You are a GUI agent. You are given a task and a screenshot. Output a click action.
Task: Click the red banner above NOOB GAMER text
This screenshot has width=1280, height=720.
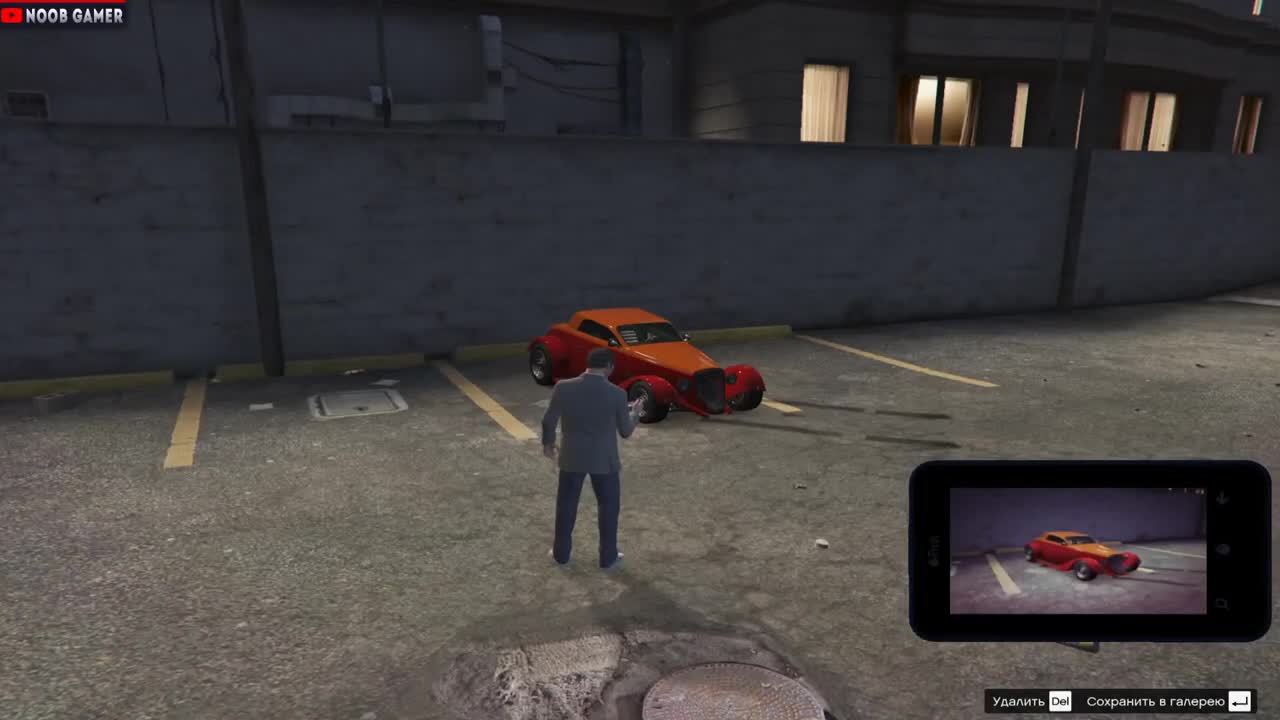click(60, 3)
